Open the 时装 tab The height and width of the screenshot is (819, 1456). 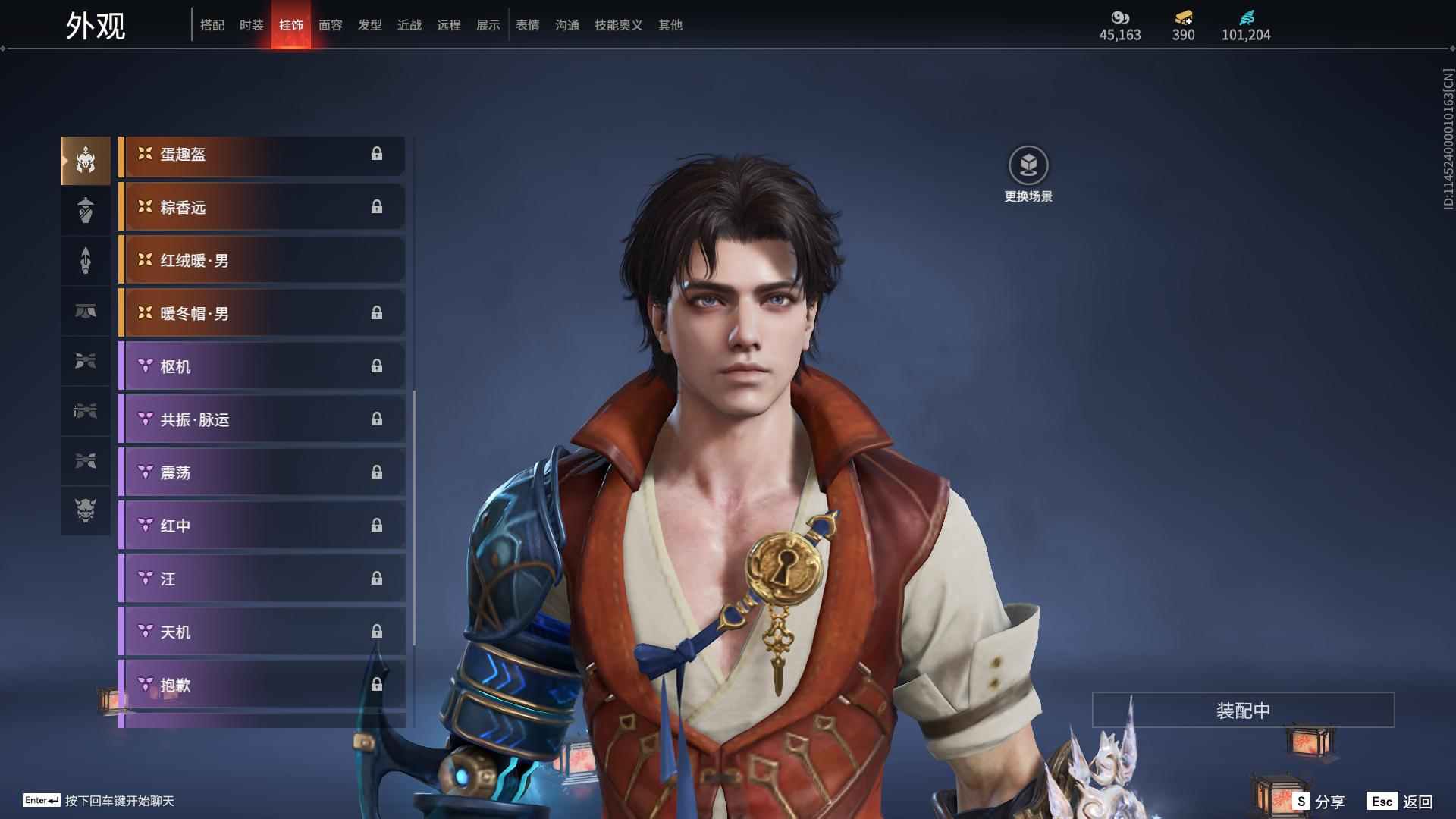[251, 25]
